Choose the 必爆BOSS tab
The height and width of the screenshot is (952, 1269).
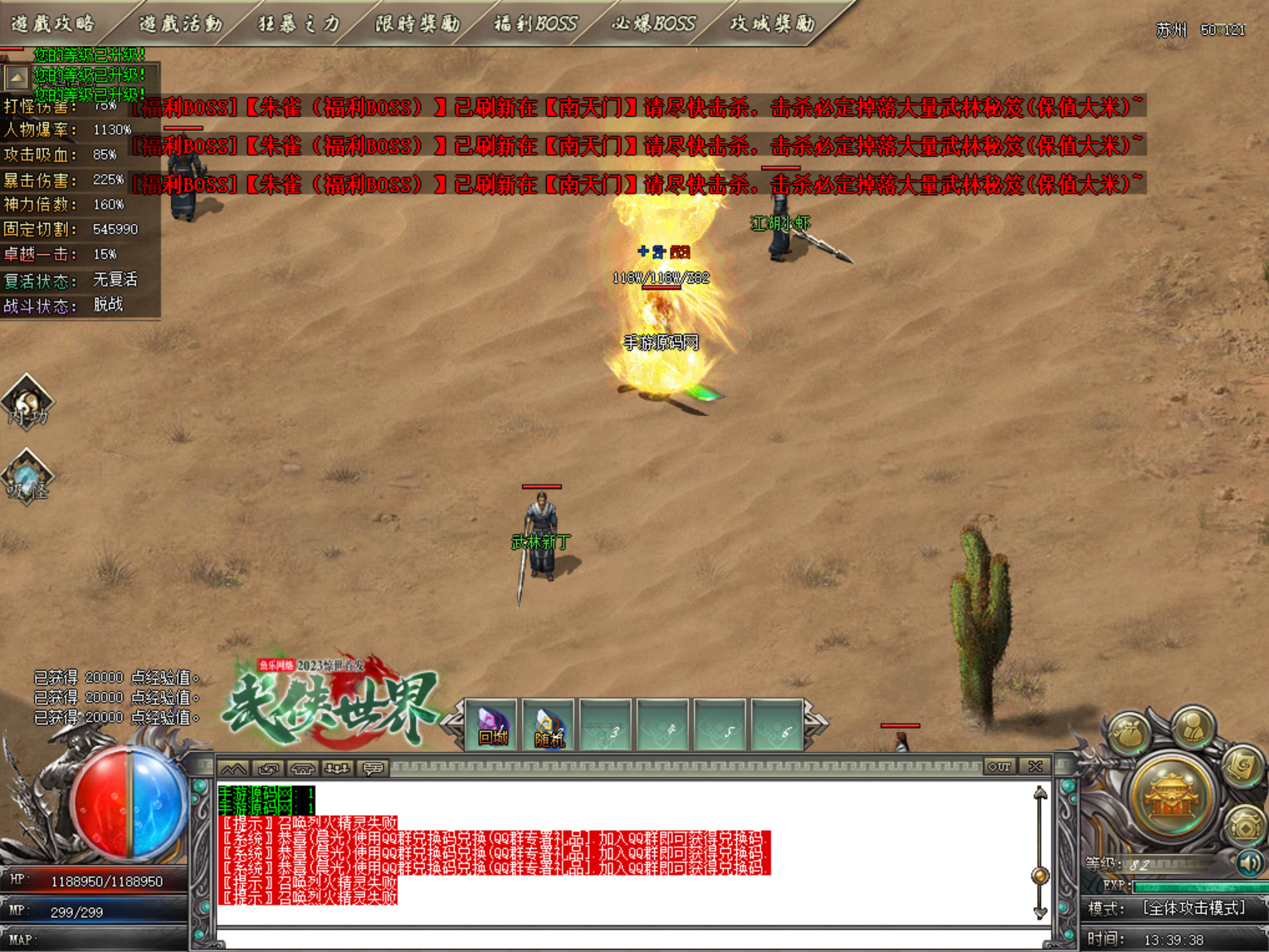(x=653, y=23)
